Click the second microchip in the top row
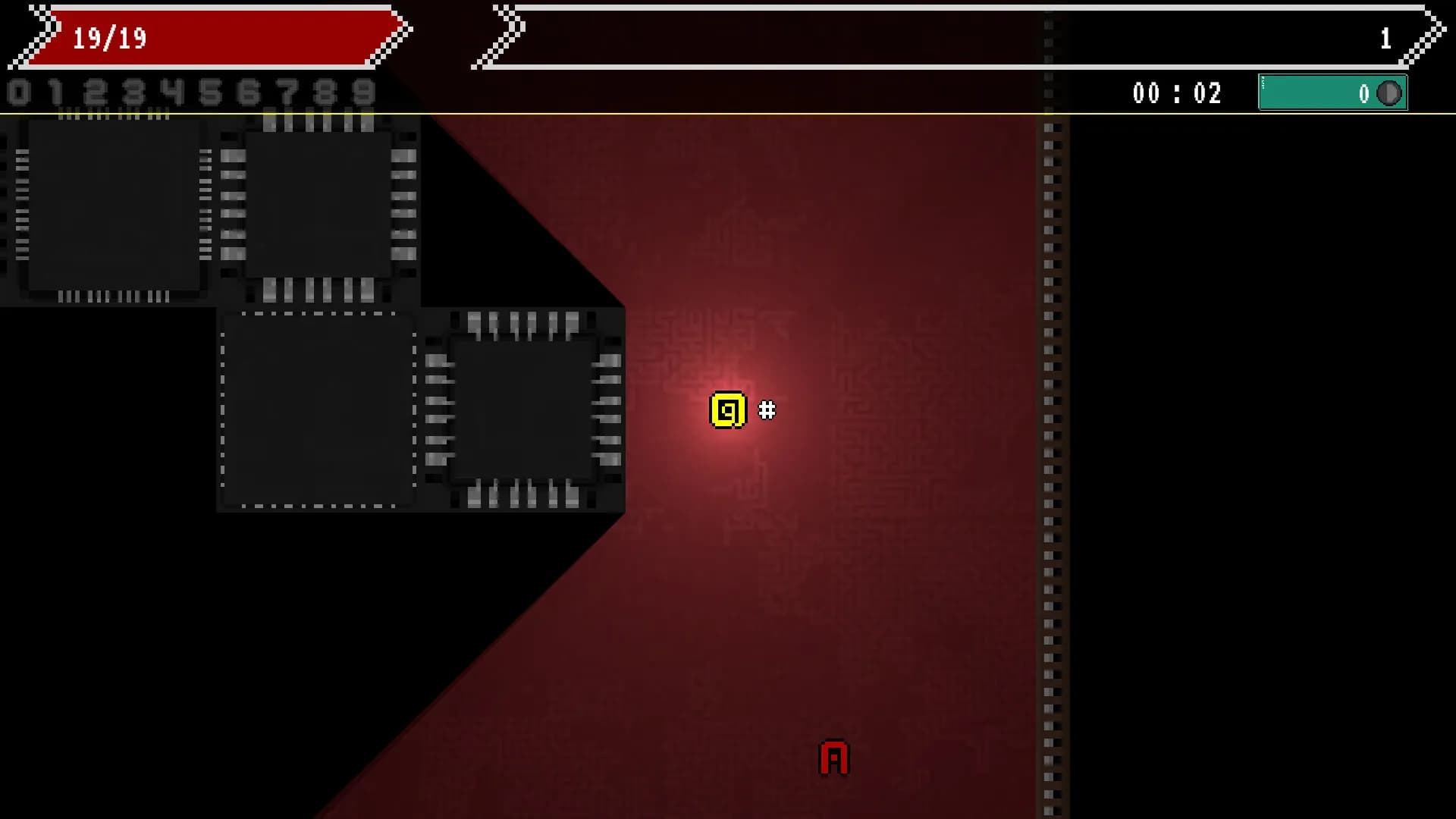 (318, 205)
